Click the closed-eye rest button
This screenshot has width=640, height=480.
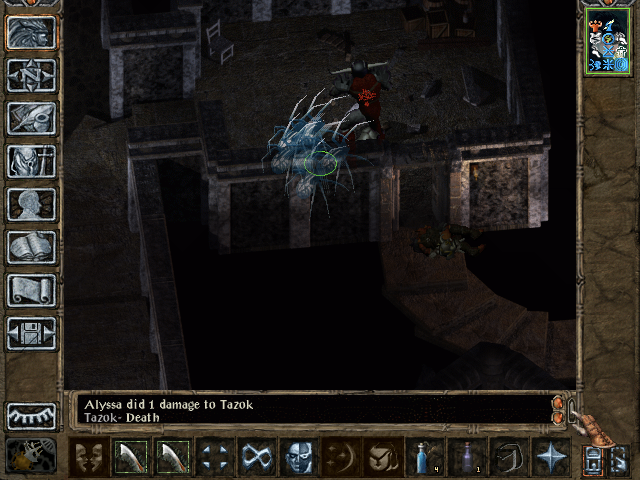point(32,416)
